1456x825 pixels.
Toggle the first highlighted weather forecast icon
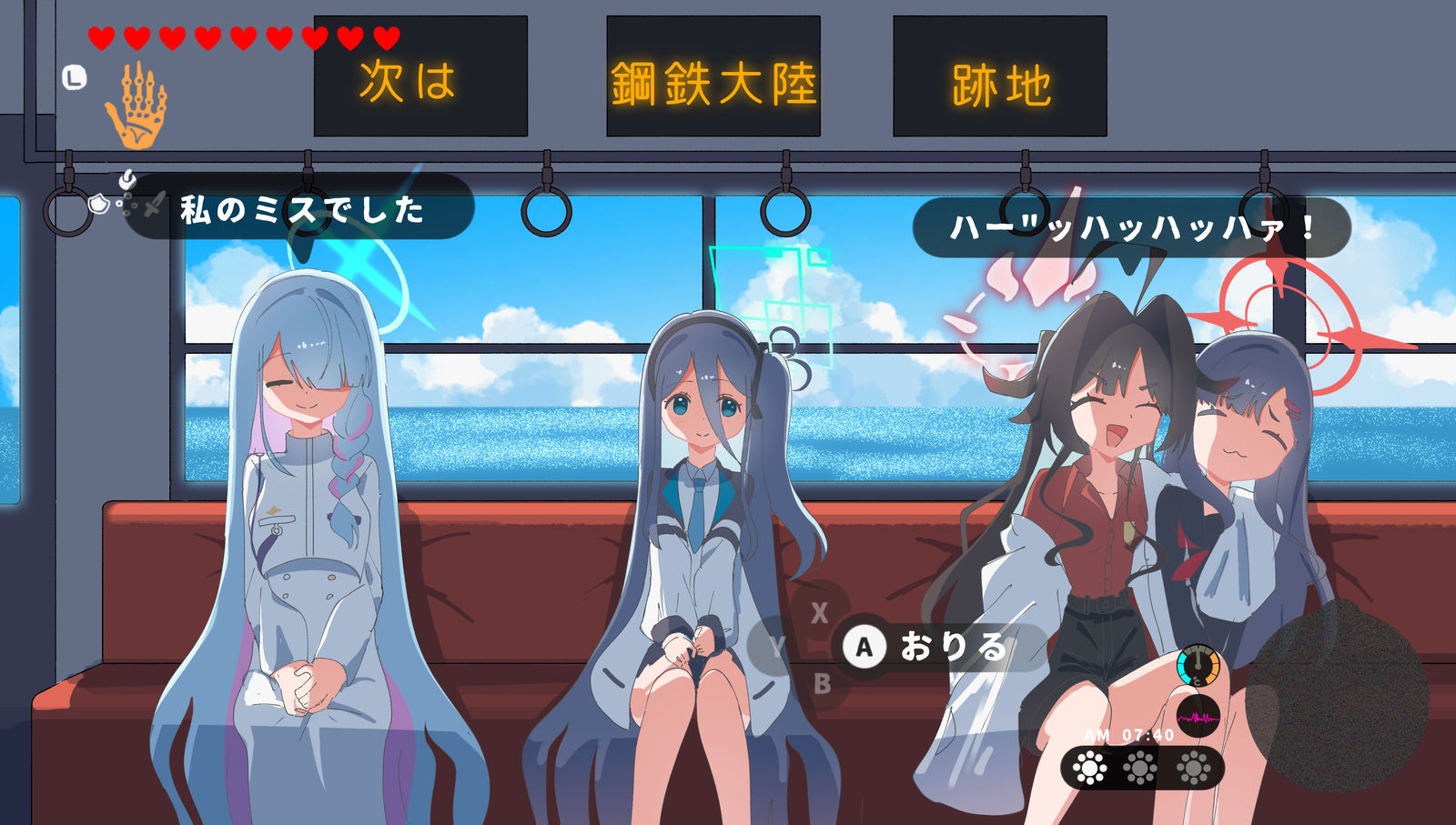pyautogui.click(x=1088, y=767)
